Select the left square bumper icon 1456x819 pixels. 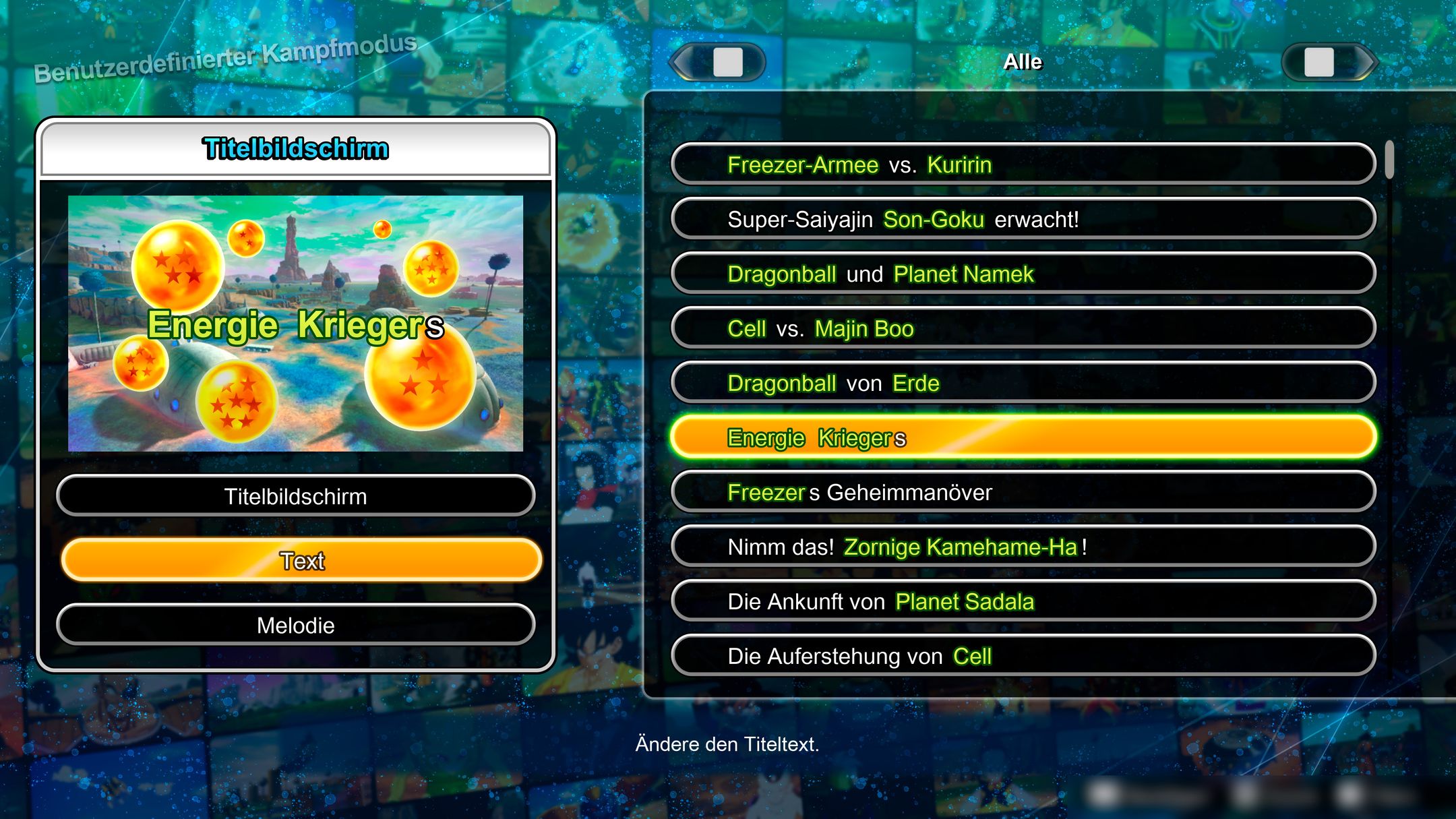click(726, 63)
